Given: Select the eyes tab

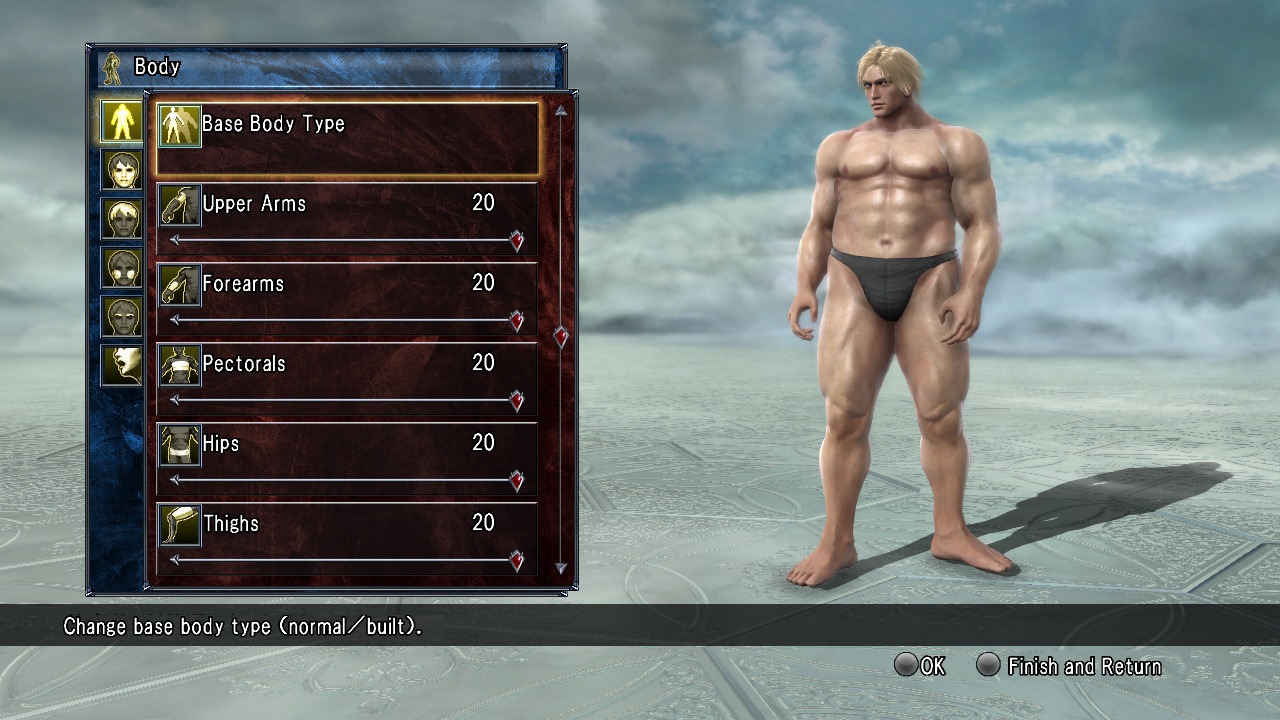Looking at the screenshot, I should point(121,316).
